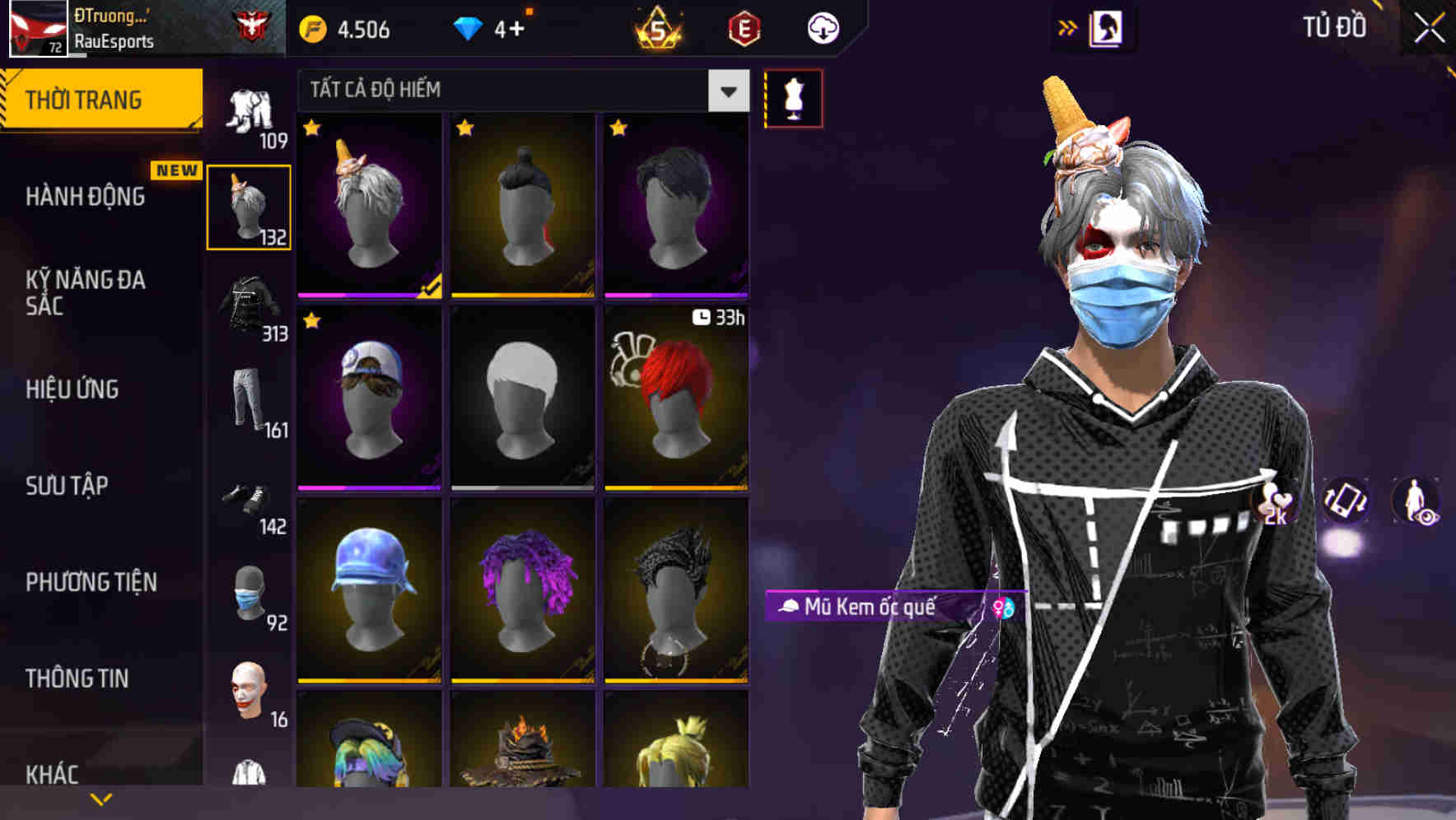Toggle the mannequin preview display
1456x820 pixels.
[x=793, y=97]
